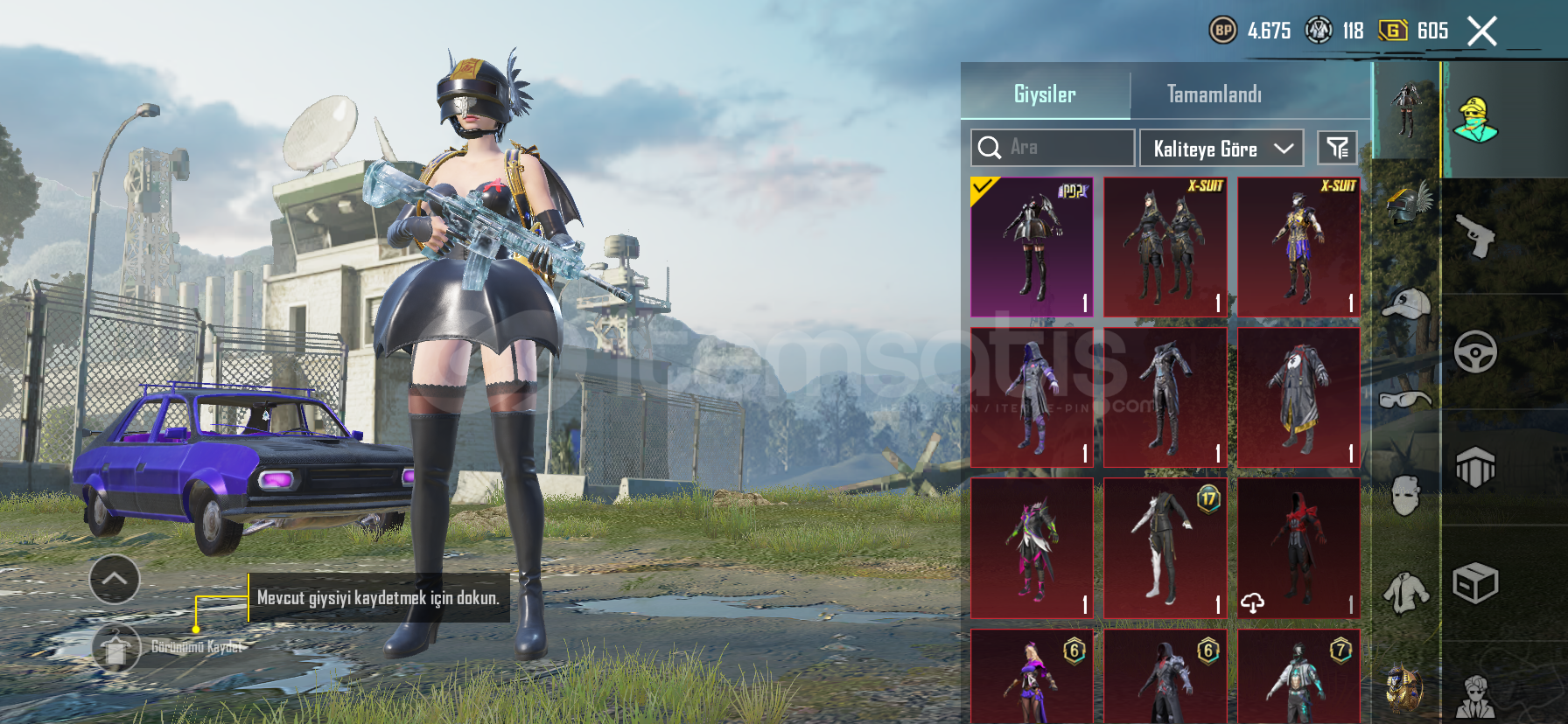Open the Kaliteye Göre sort dropdown
The width and height of the screenshot is (1568, 724).
[x=1221, y=149]
